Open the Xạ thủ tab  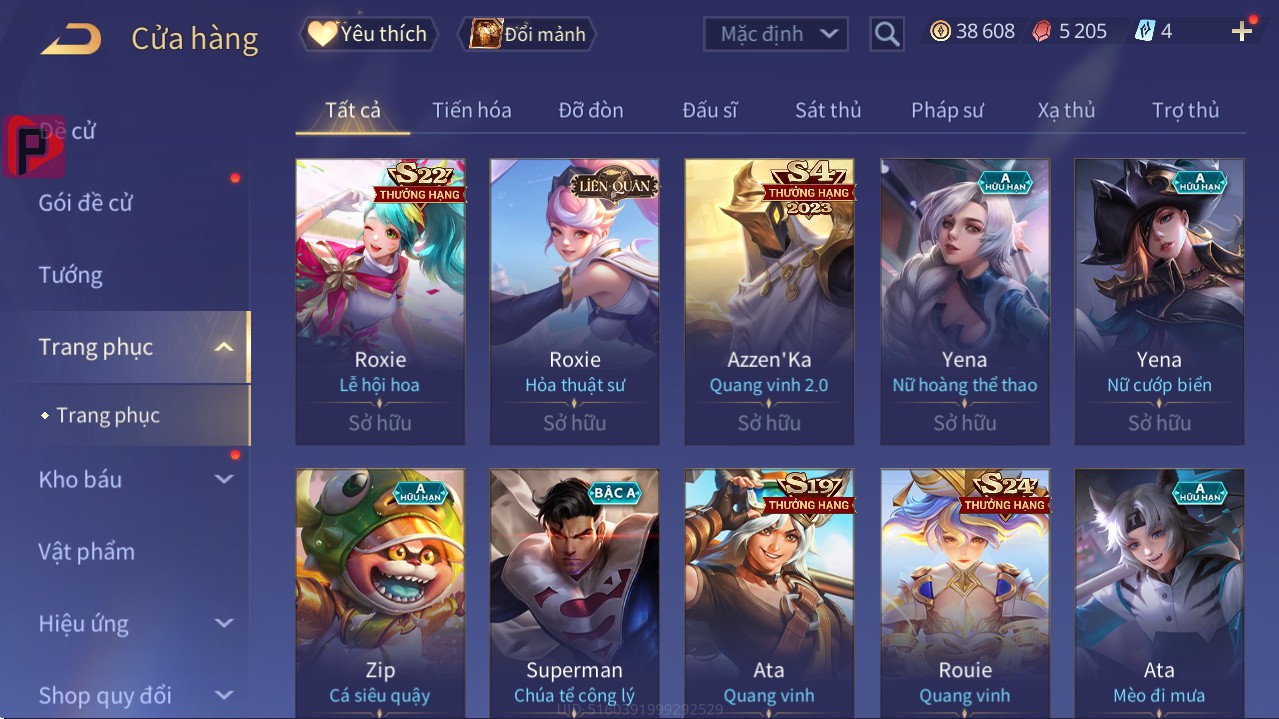(x=1066, y=110)
